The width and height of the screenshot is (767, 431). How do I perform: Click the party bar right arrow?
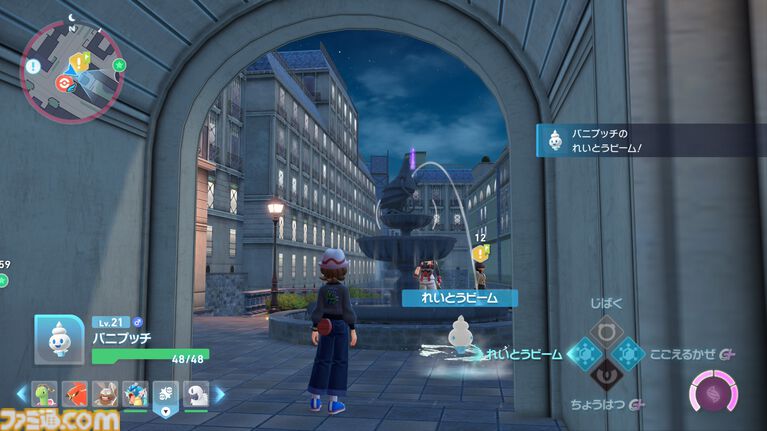[x=220, y=394]
